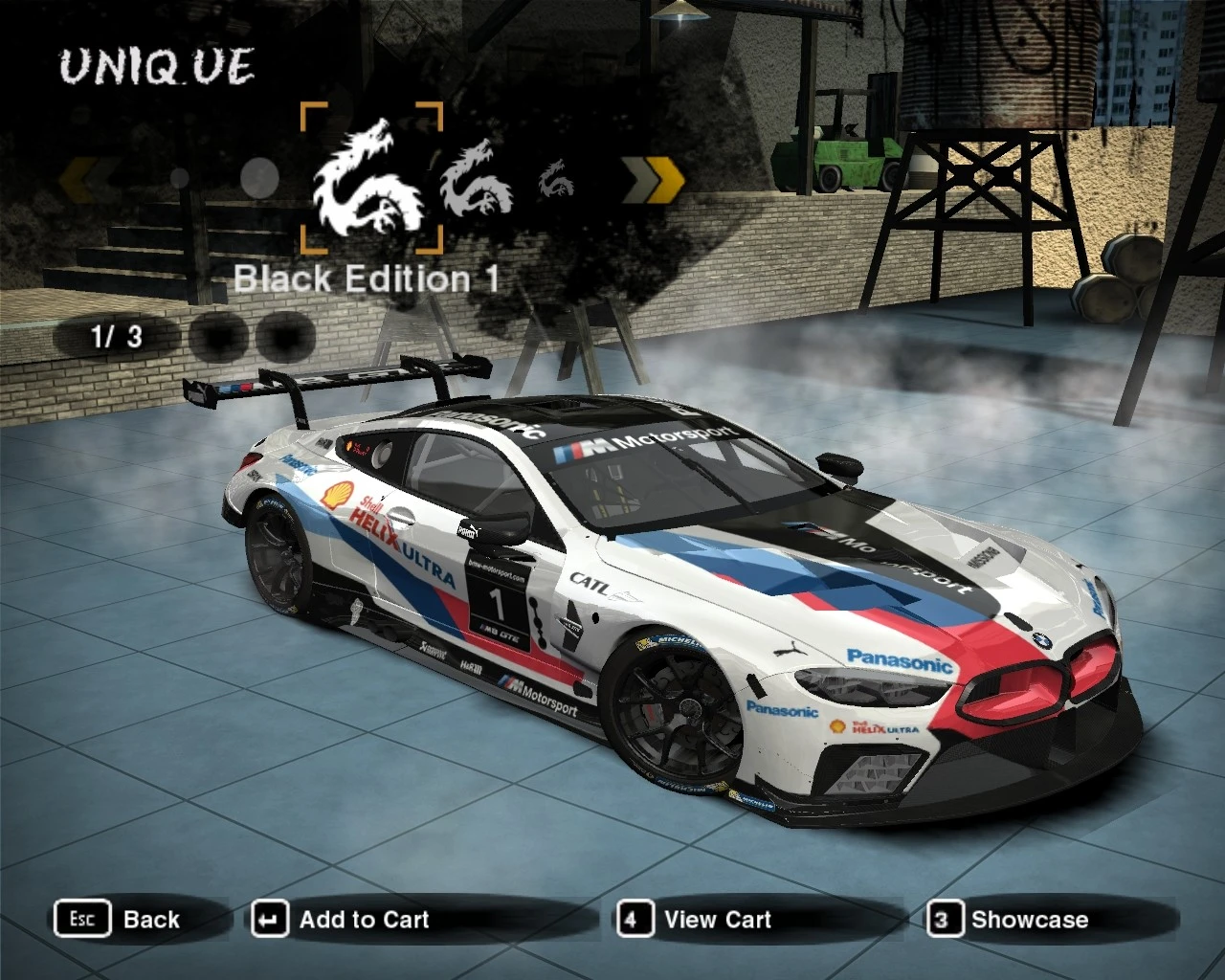Viewport: 1225px width, 980px height.
Task: Click the BMW M8 GTE car preview
Action: click(670, 593)
